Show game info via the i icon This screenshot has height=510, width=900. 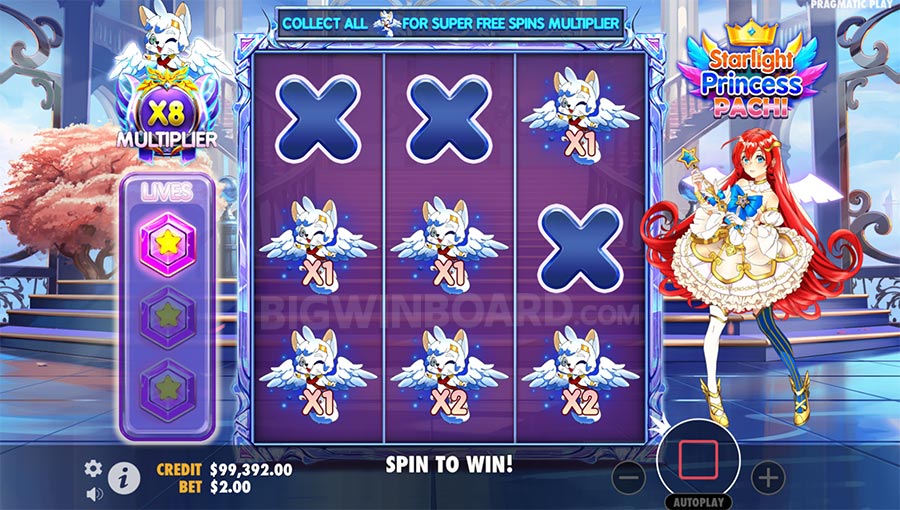[123, 478]
